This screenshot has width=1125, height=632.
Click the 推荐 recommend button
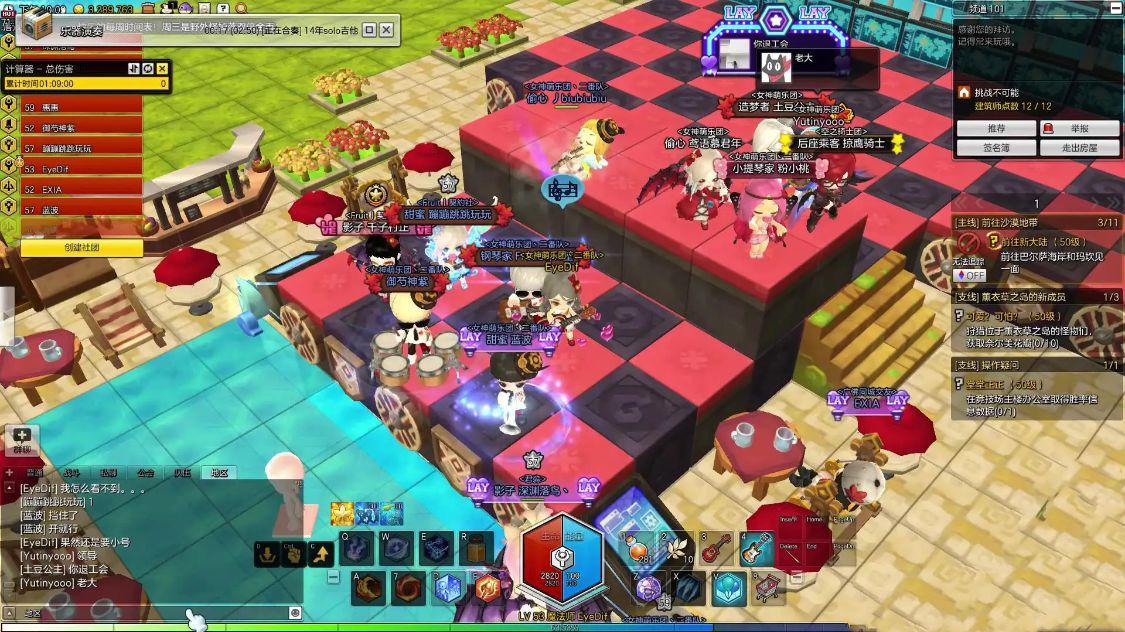996,129
